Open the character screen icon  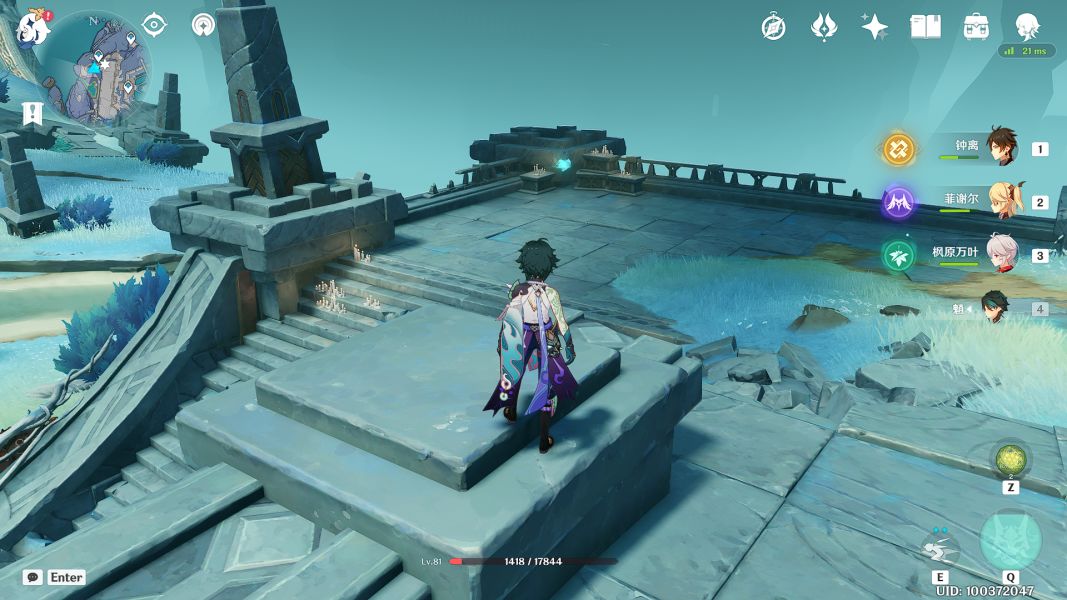pyautogui.click(x=1027, y=27)
